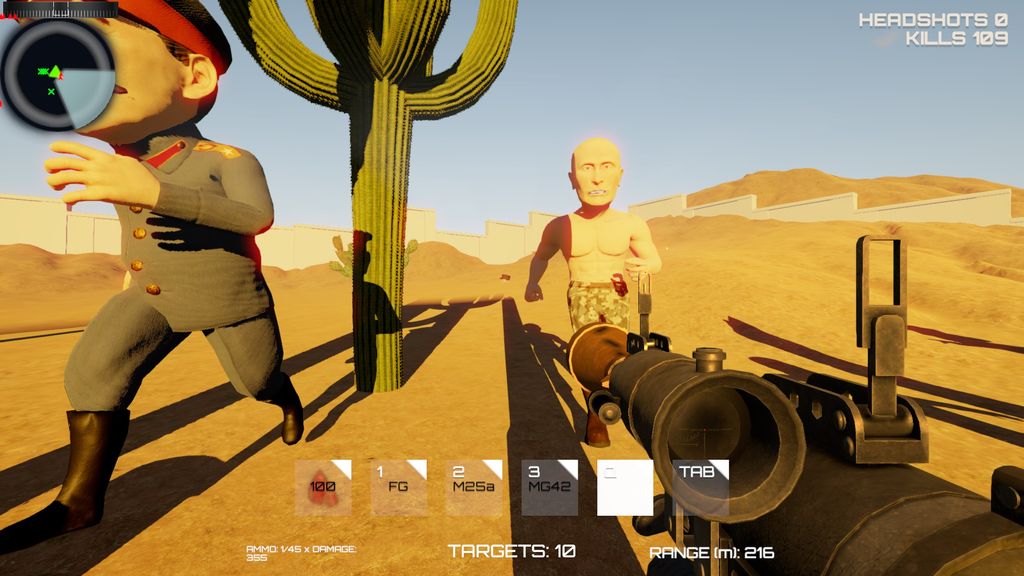
Task: Switch to the M25a weapon slot
Action: (x=474, y=487)
